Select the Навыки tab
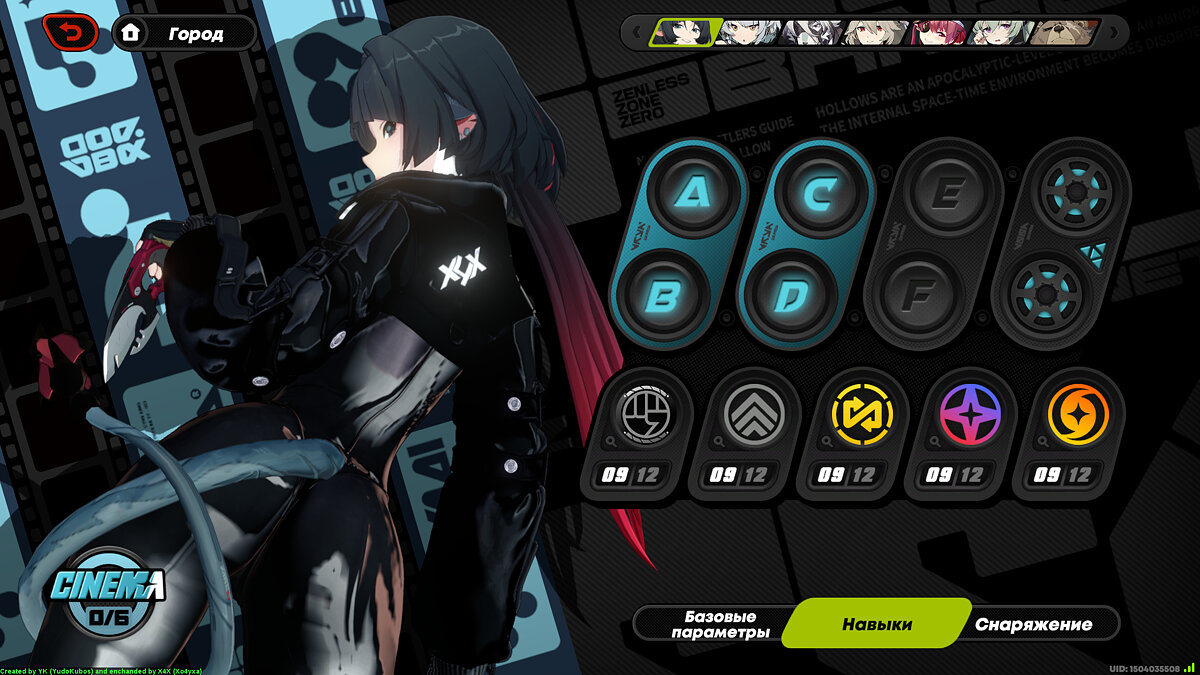 [x=876, y=624]
